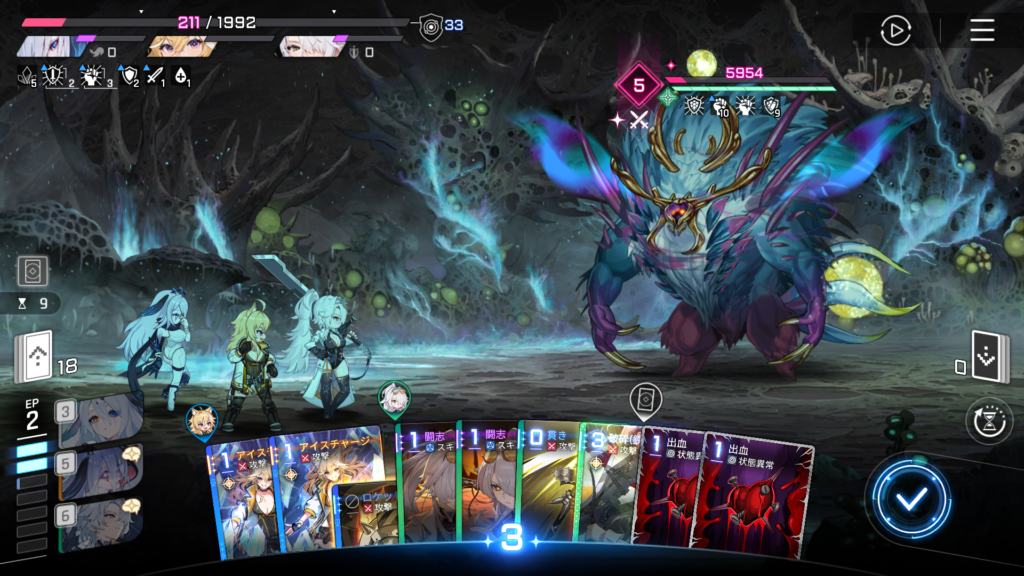The width and height of the screenshot is (1024, 576).
Task: Open the card icon above turn counter
Action: [32, 271]
